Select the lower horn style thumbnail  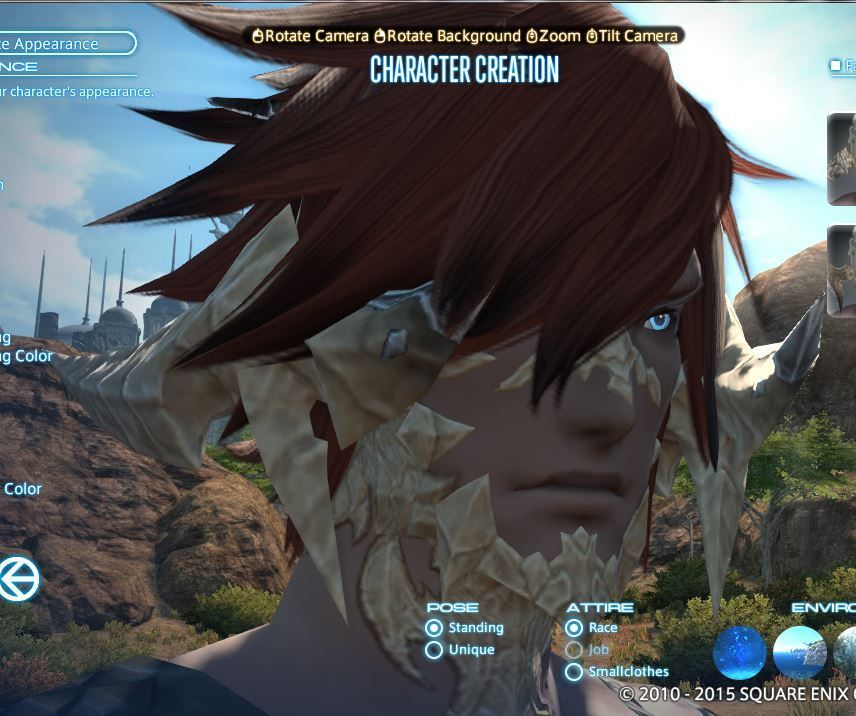pos(842,271)
